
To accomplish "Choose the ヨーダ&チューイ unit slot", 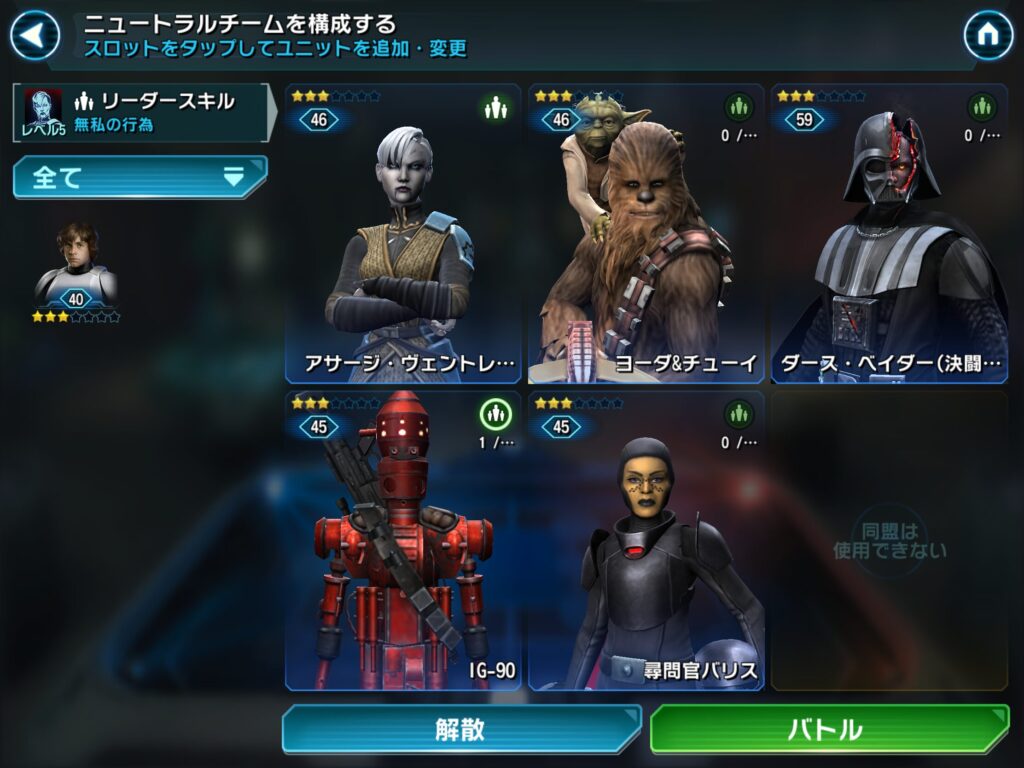I will coord(646,234).
